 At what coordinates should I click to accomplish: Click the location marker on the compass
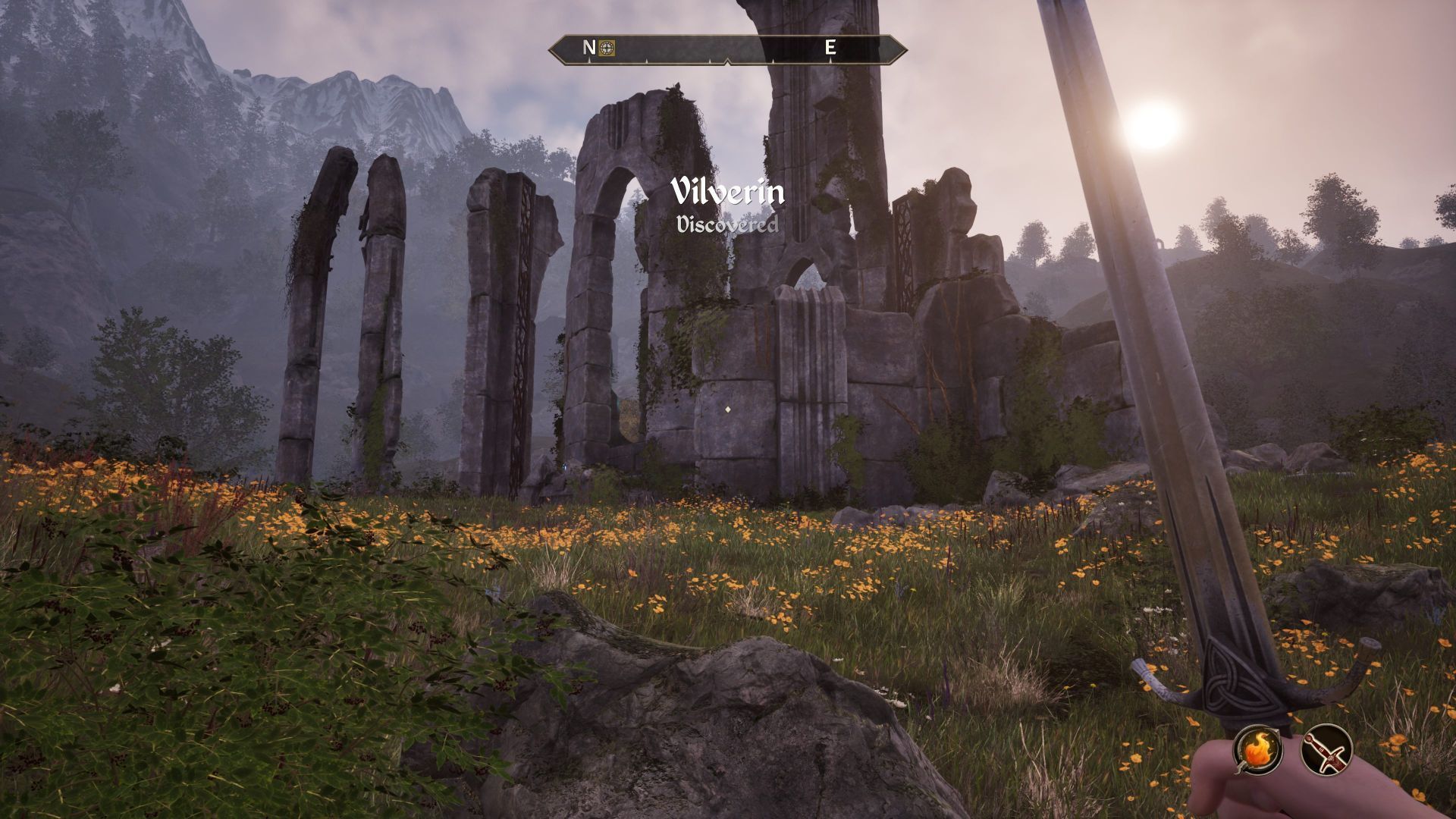coord(607,48)
